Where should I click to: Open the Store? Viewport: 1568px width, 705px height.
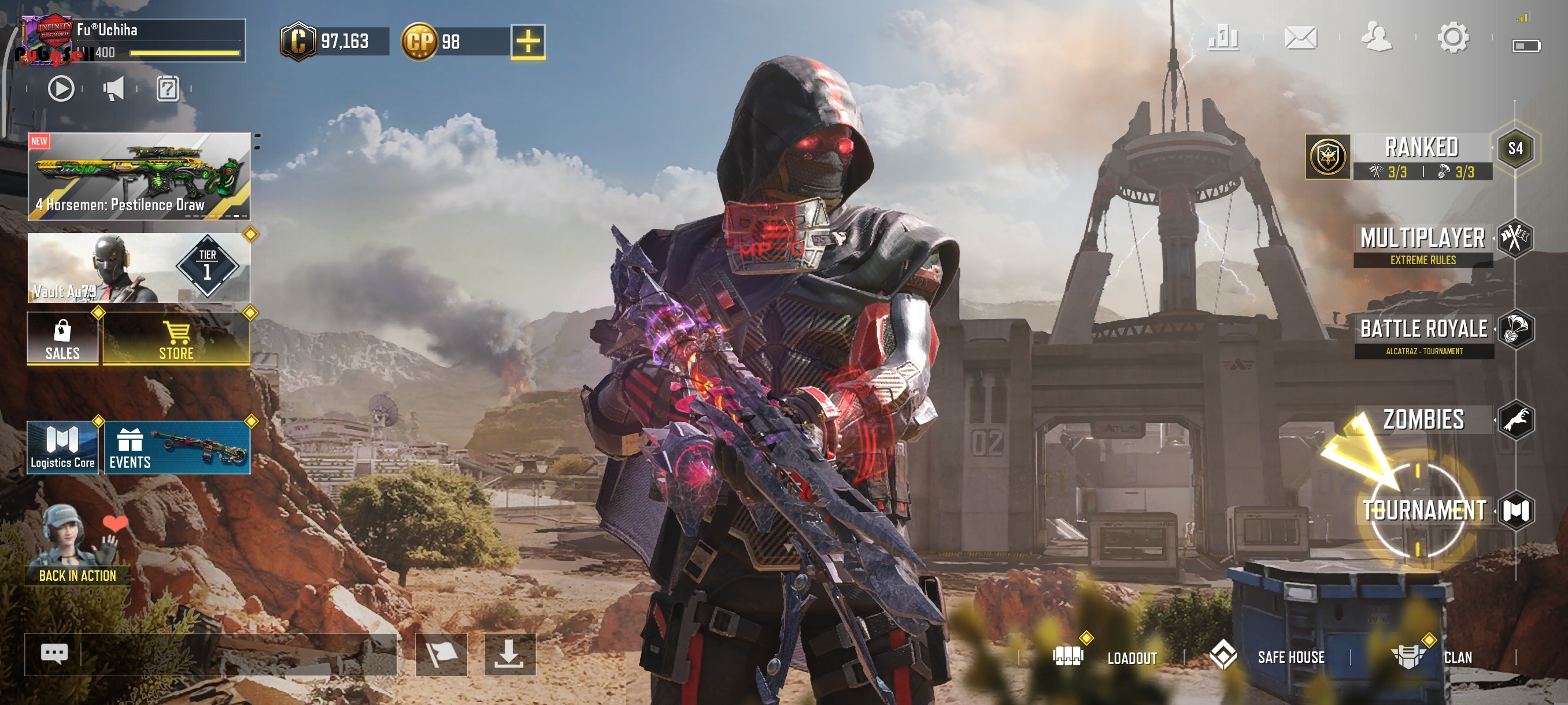[x=176, y=339]
